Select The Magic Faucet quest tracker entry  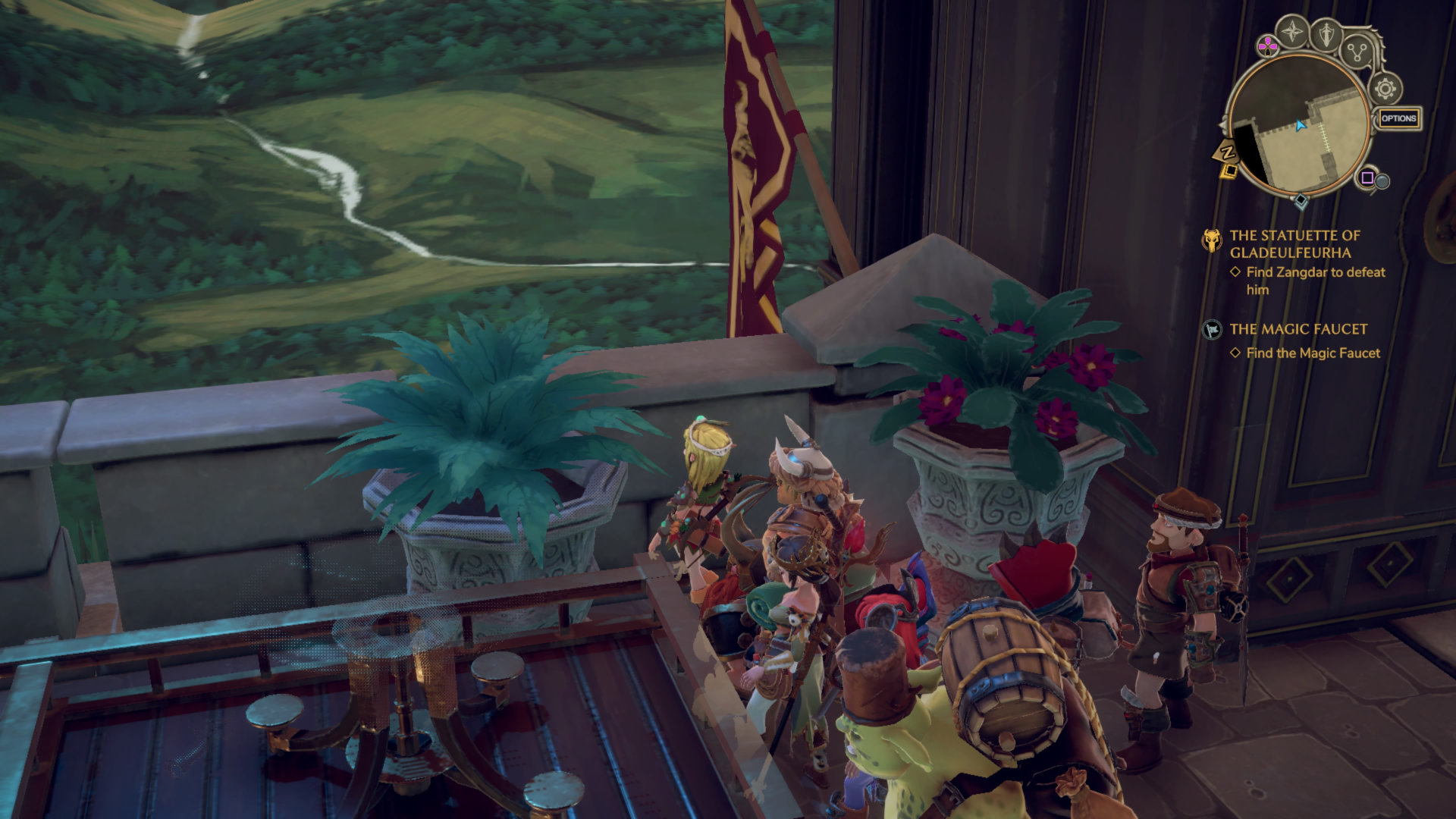1298,329
